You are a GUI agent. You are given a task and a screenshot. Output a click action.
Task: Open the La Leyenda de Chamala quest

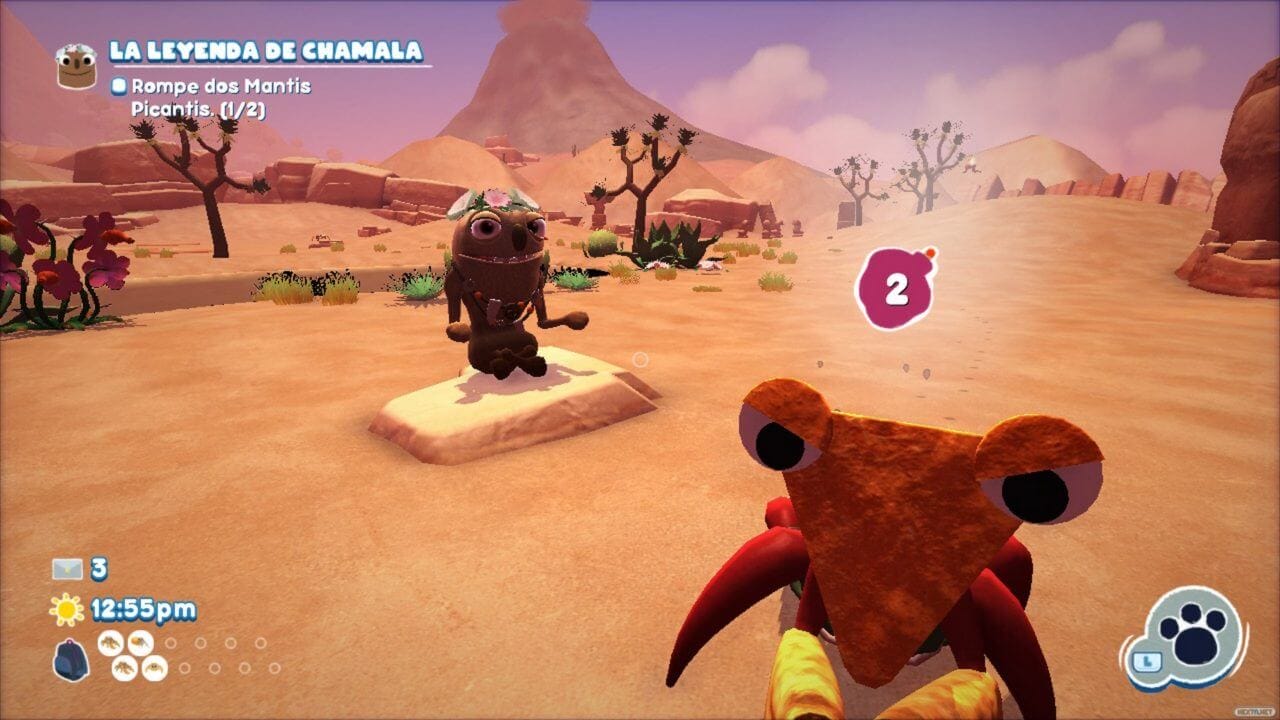[266, 50]
